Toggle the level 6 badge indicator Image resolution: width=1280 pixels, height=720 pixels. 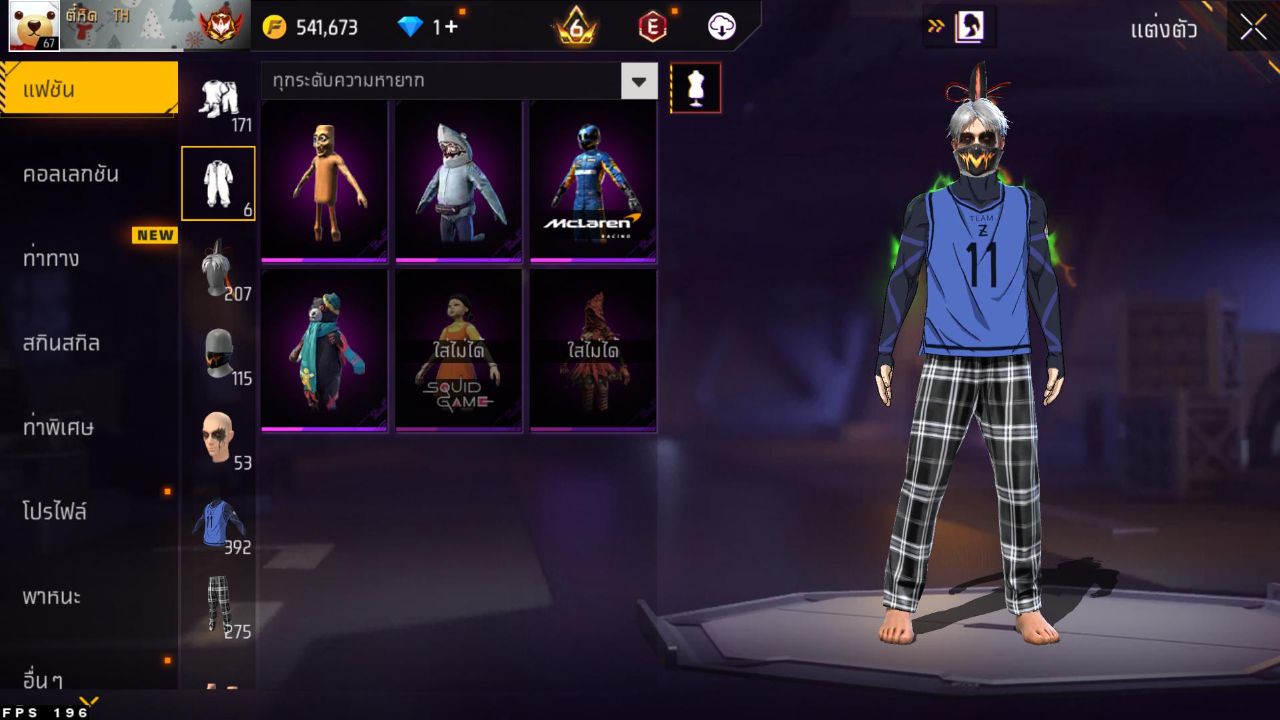coord(575,27)
